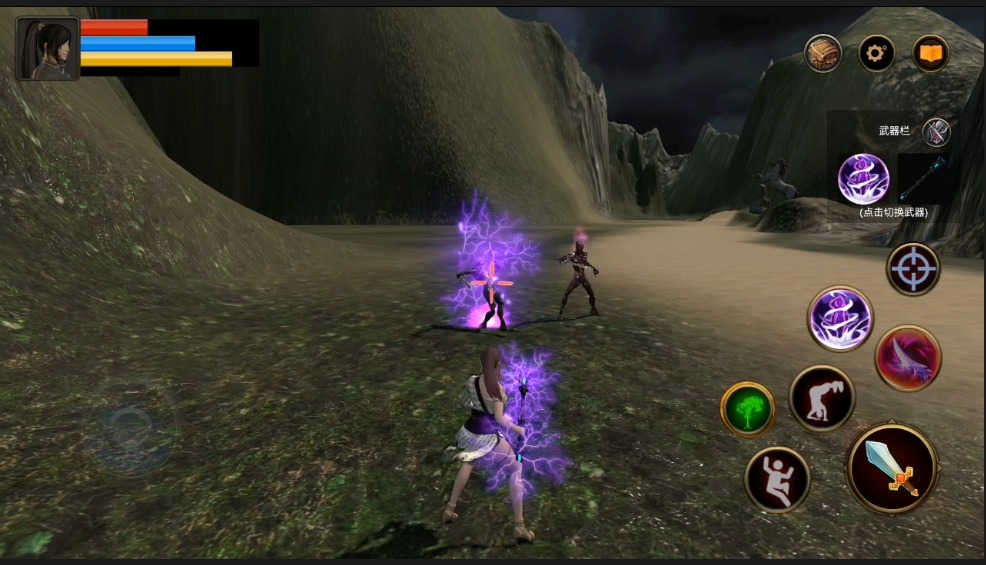Cast the purple vortex skill in the skill wheel
This screenshot has height=565, width=986.
(x=840, y=319)
